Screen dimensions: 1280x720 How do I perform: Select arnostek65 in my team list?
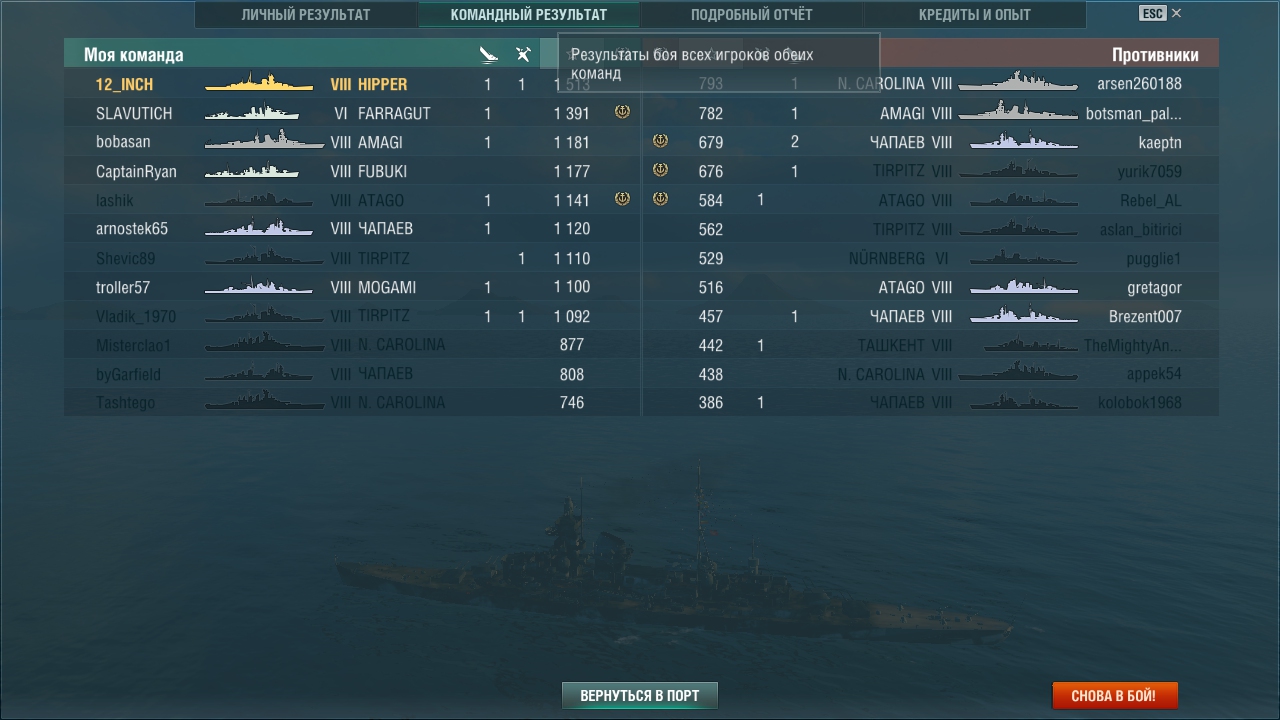click(132, 229)
